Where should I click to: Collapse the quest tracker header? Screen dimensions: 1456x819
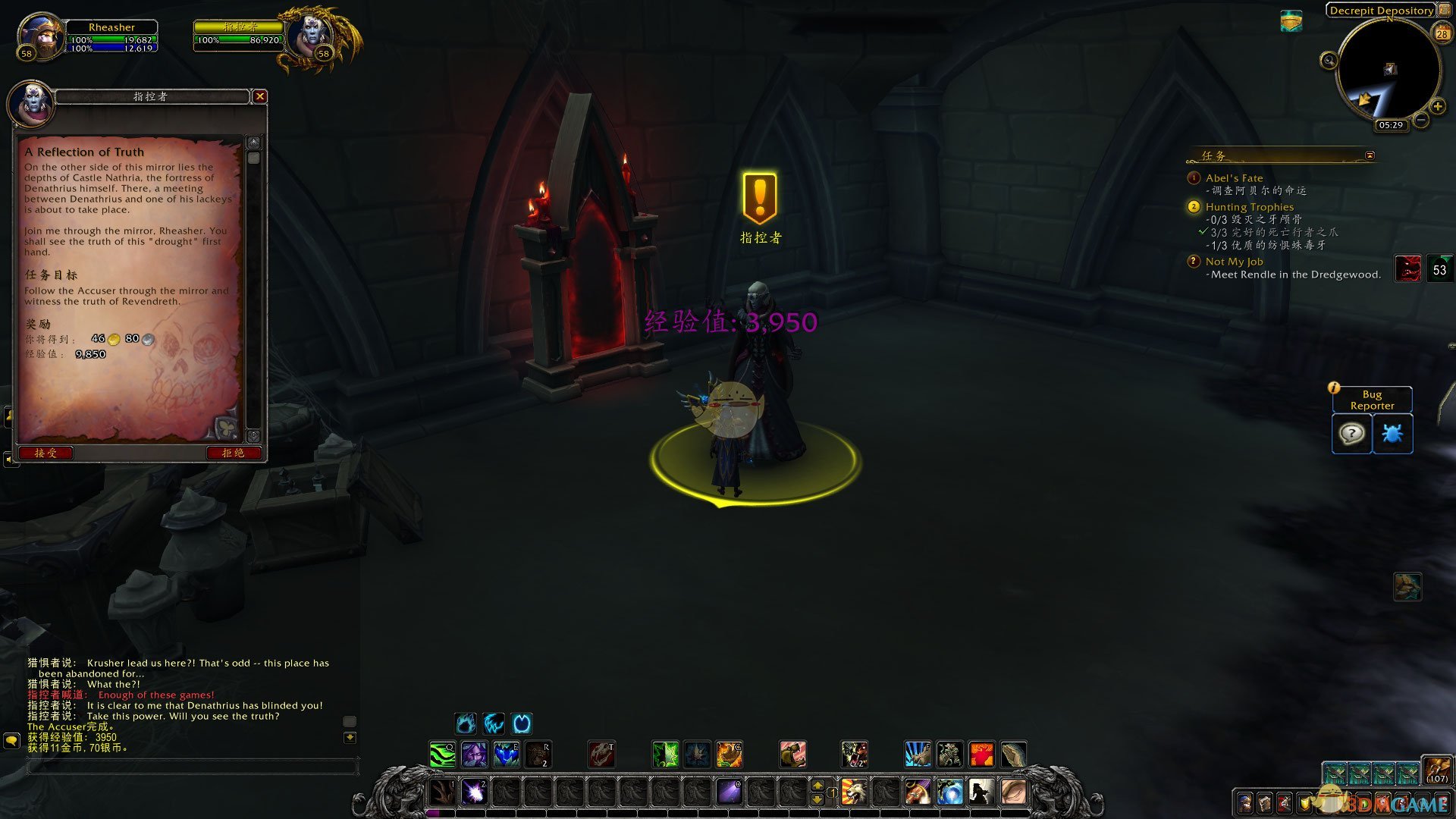coord(1370,155)
